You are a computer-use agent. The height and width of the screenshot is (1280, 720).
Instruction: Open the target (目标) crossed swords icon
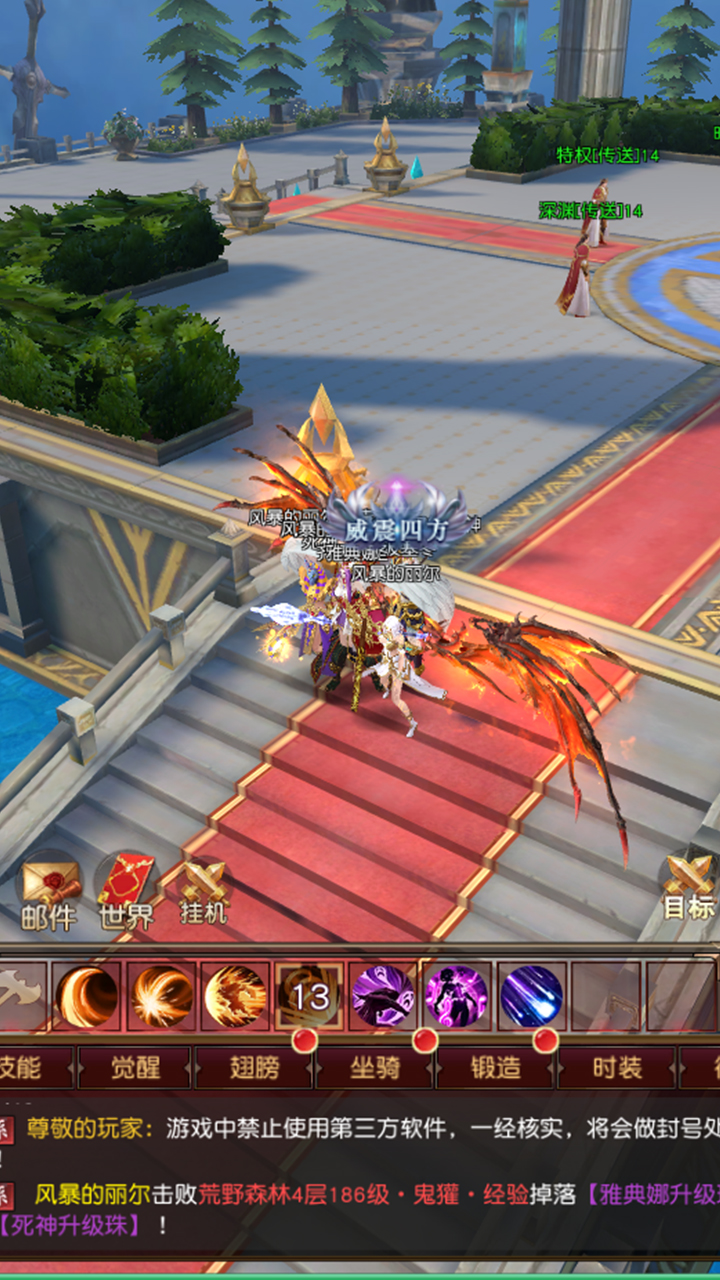click(689, 884)
